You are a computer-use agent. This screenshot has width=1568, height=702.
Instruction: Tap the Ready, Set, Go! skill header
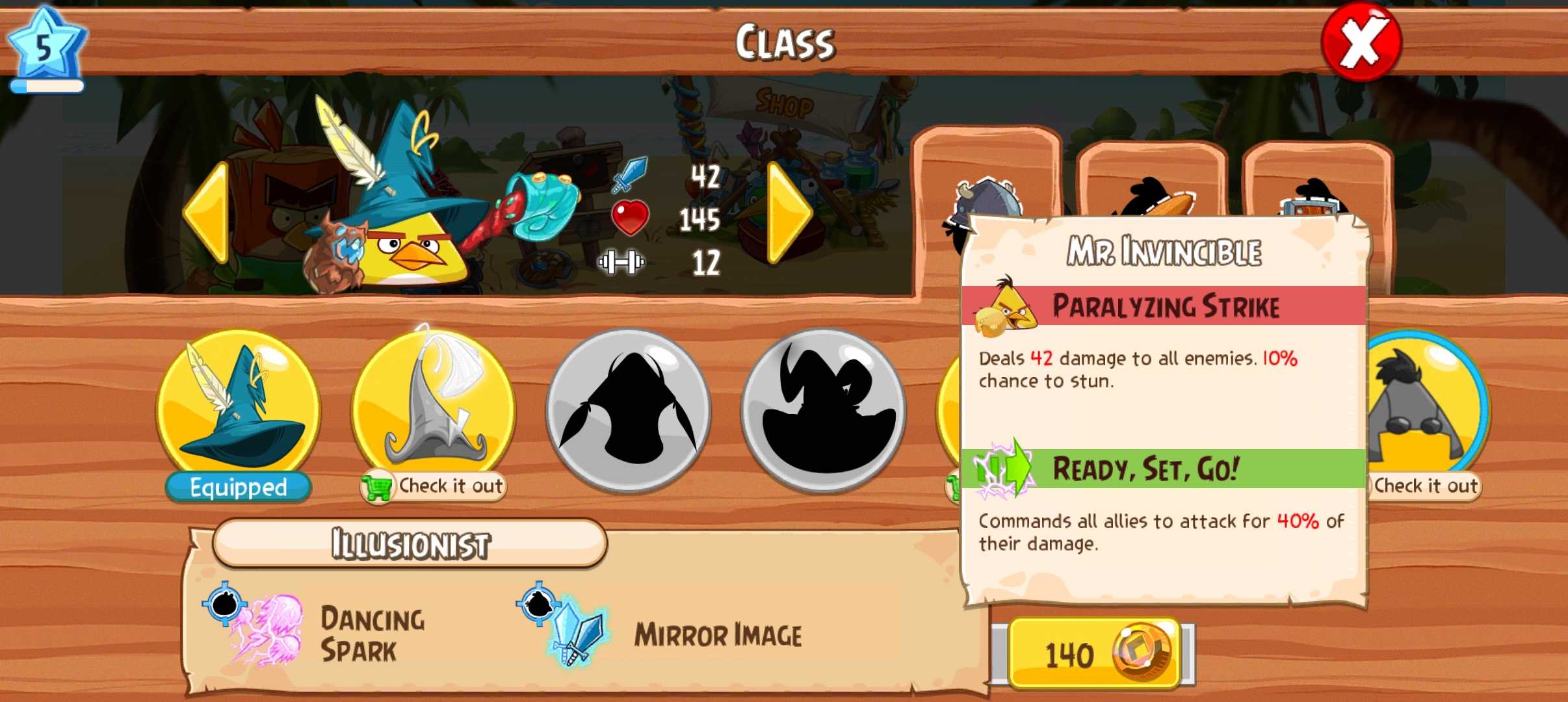(1164, 469)
